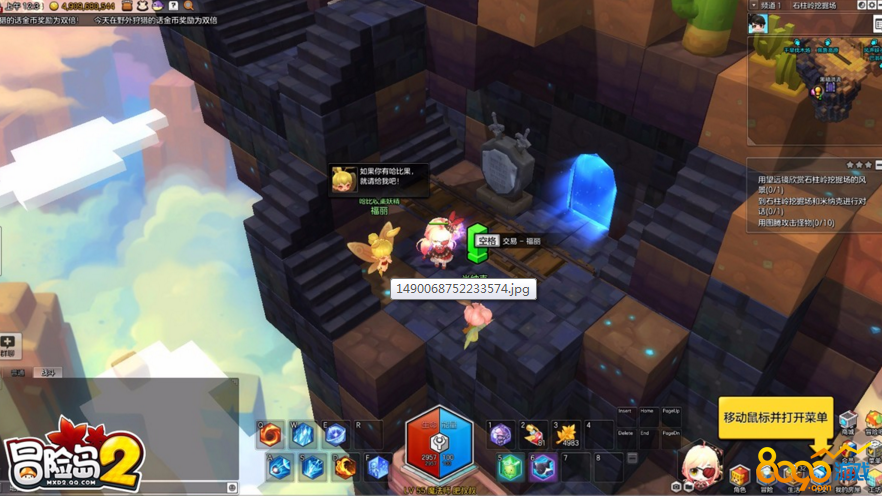Use the golden maple leaf item in quickslot 3
This screenshot has width=882, height=496.
point(568,434)
